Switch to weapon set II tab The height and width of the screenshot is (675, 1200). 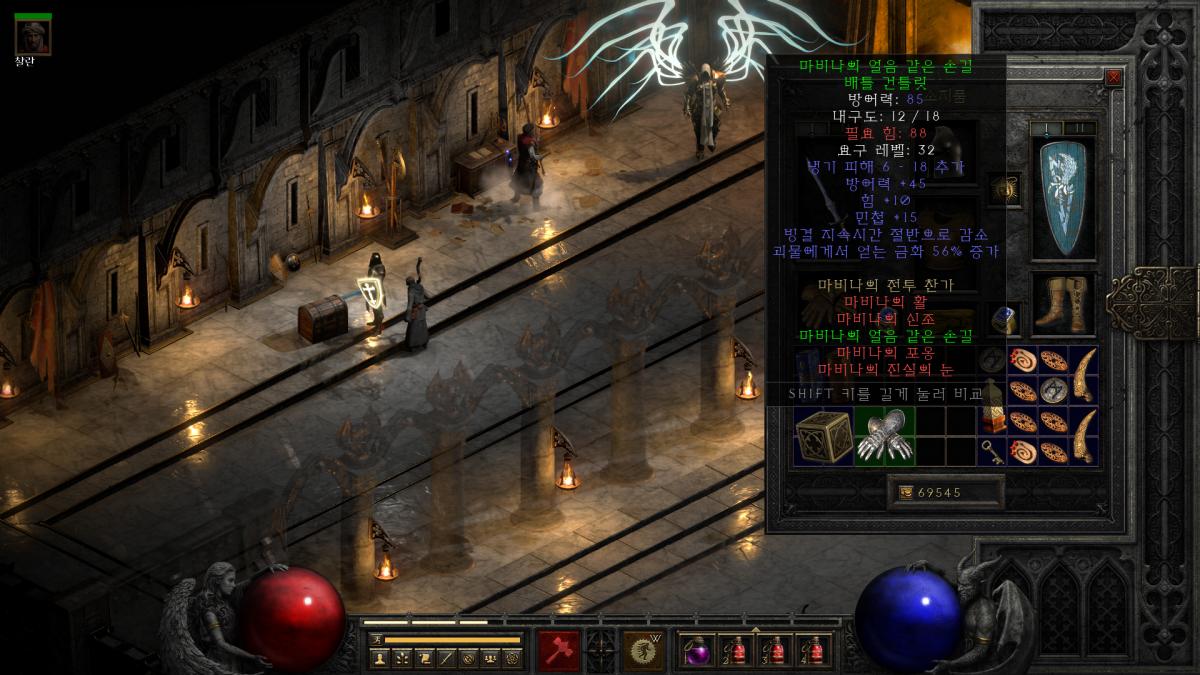click(x=1080, y=128)
